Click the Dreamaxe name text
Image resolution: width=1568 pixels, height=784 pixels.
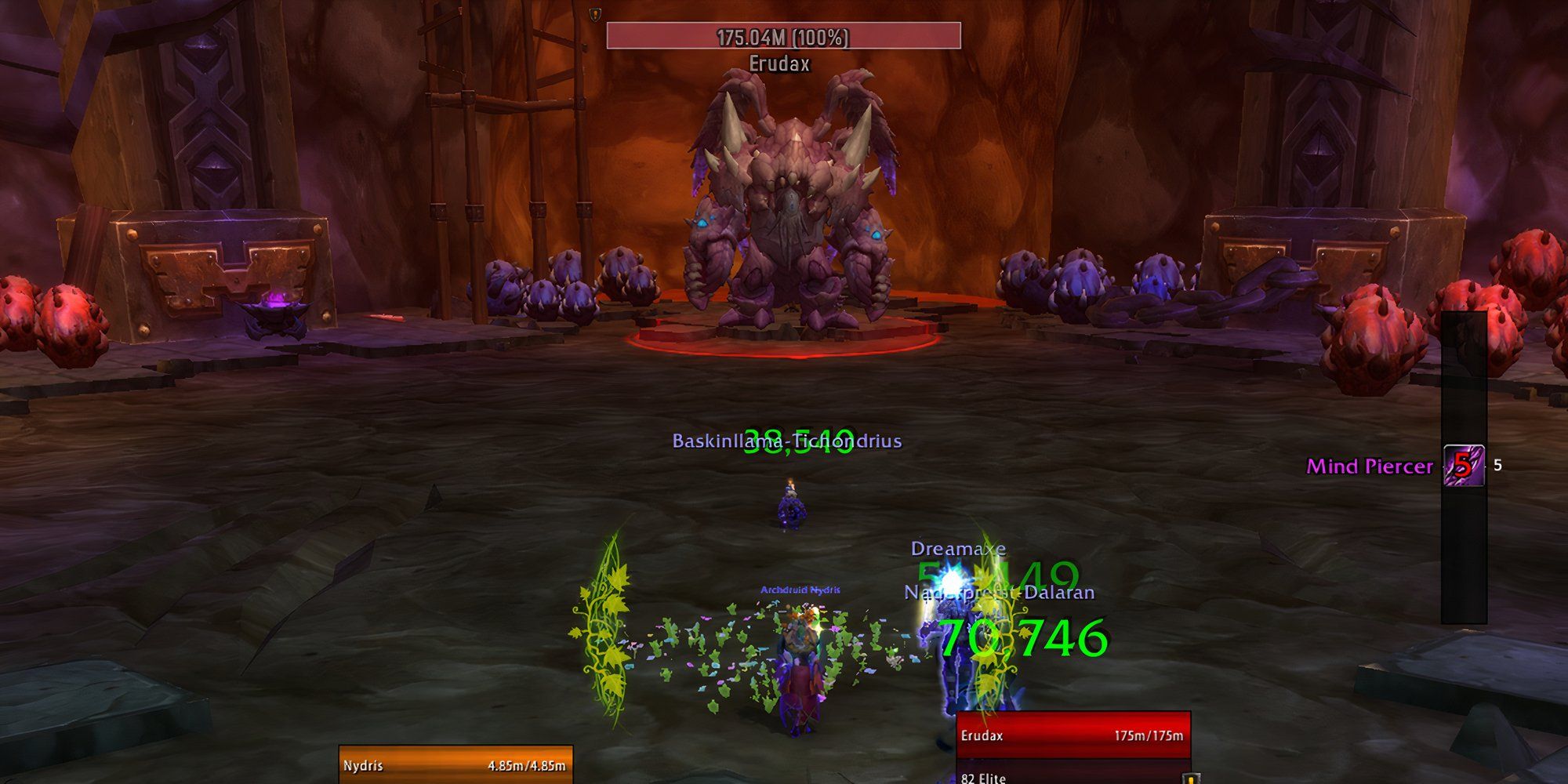tap(958, 550)
